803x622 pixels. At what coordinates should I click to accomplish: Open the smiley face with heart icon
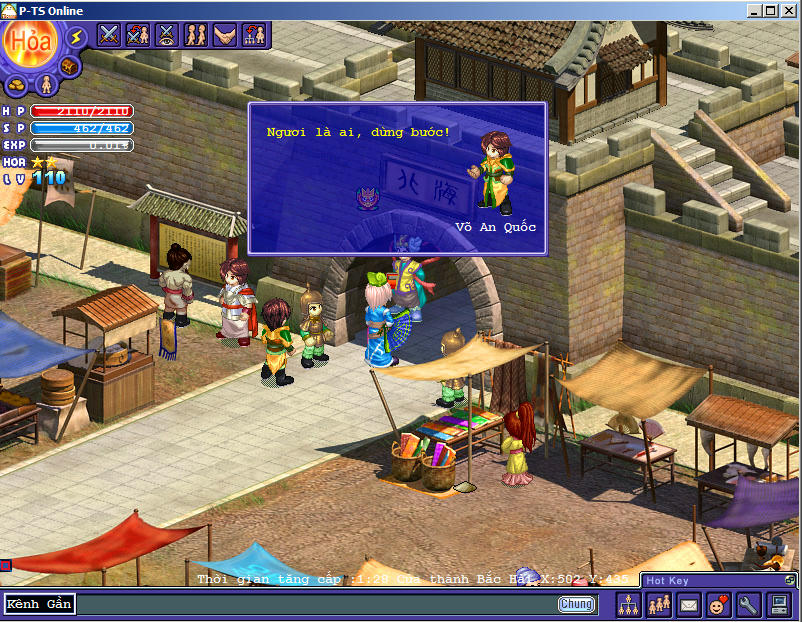(x=719, y=605)
